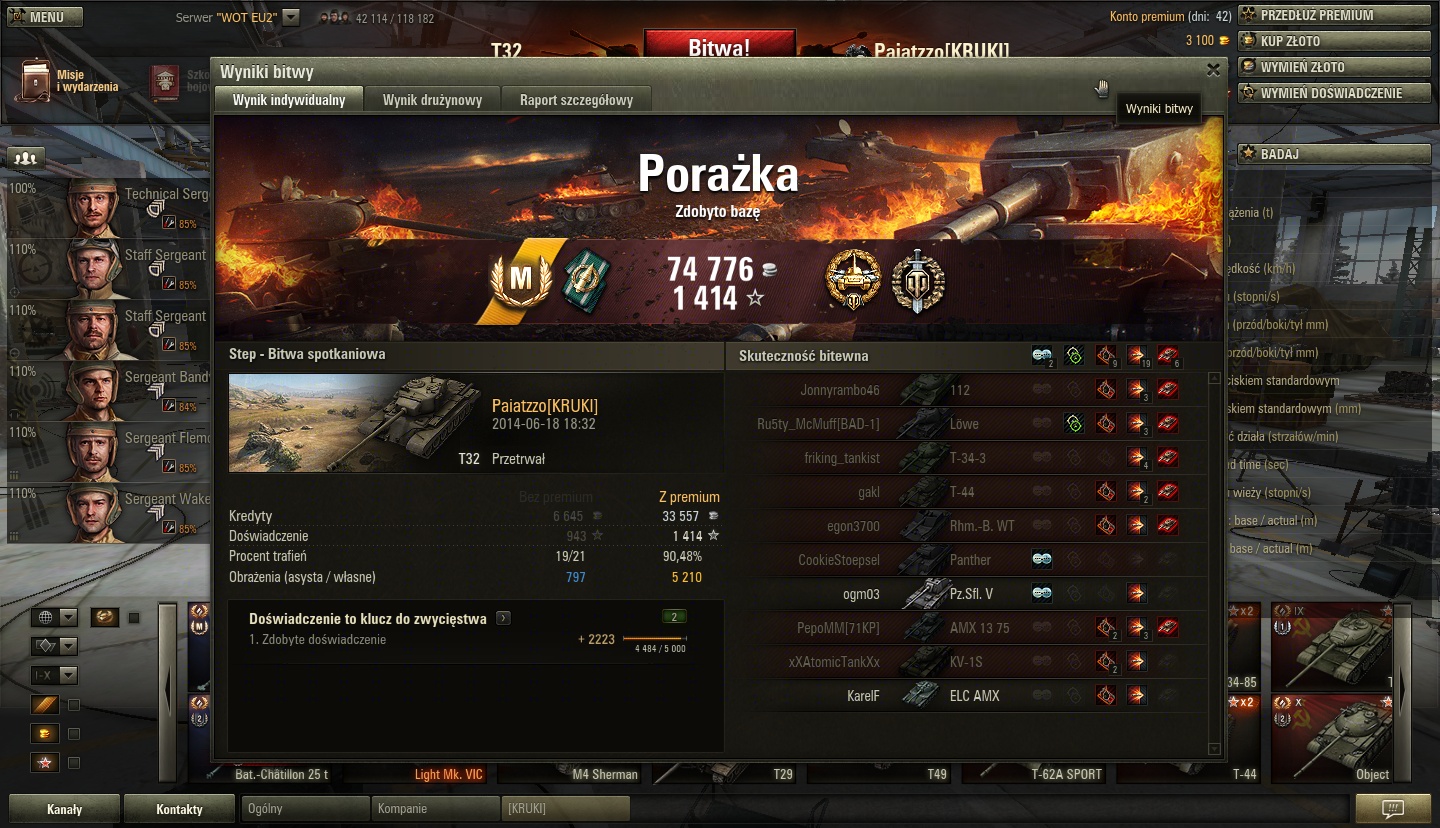The image size is (1440, 828).
Task: Open the Kontakty contacts list
Action: coord(179,809)
